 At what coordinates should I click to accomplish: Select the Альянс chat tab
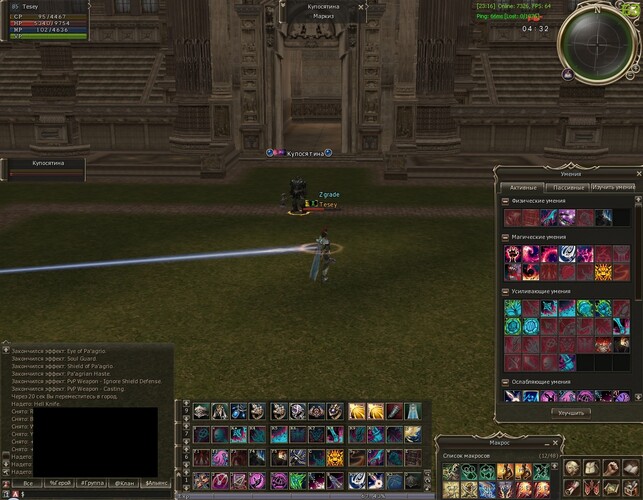coord(156,483)
